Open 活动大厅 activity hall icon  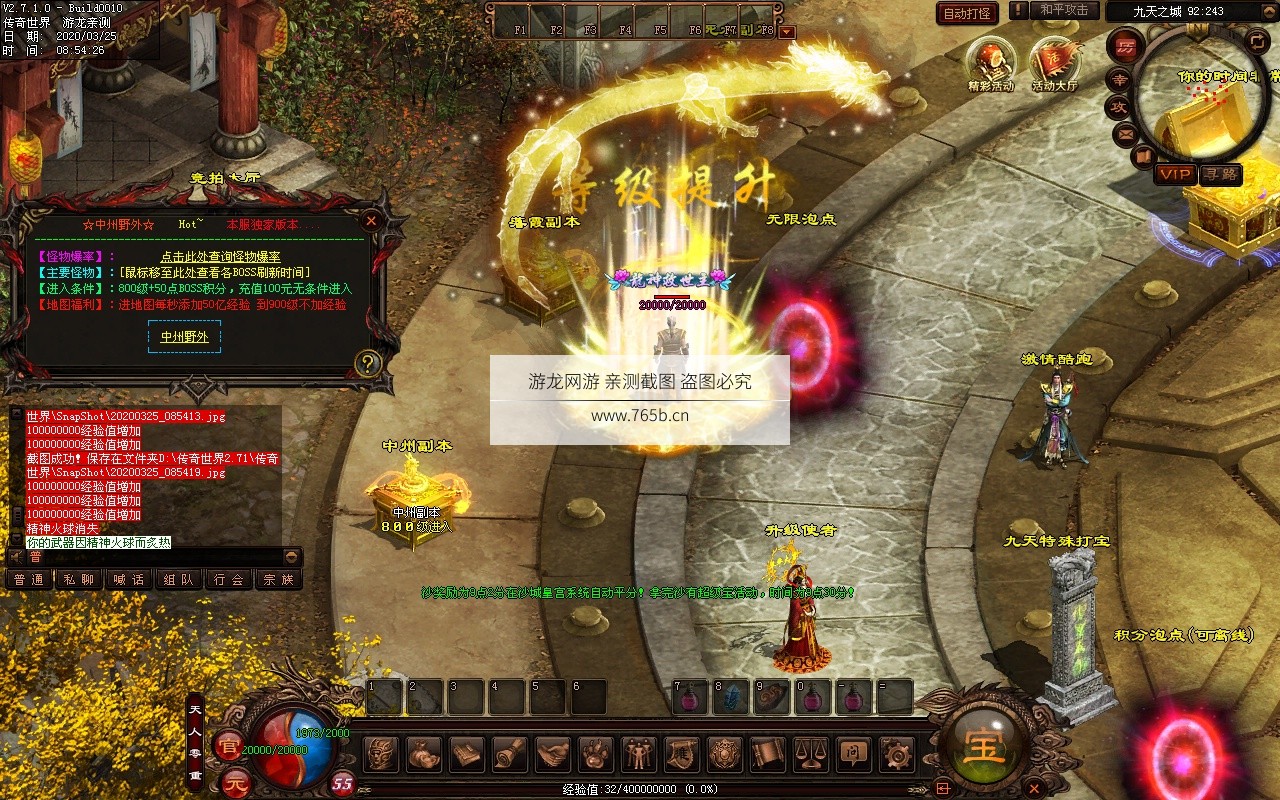point(1055,60)
